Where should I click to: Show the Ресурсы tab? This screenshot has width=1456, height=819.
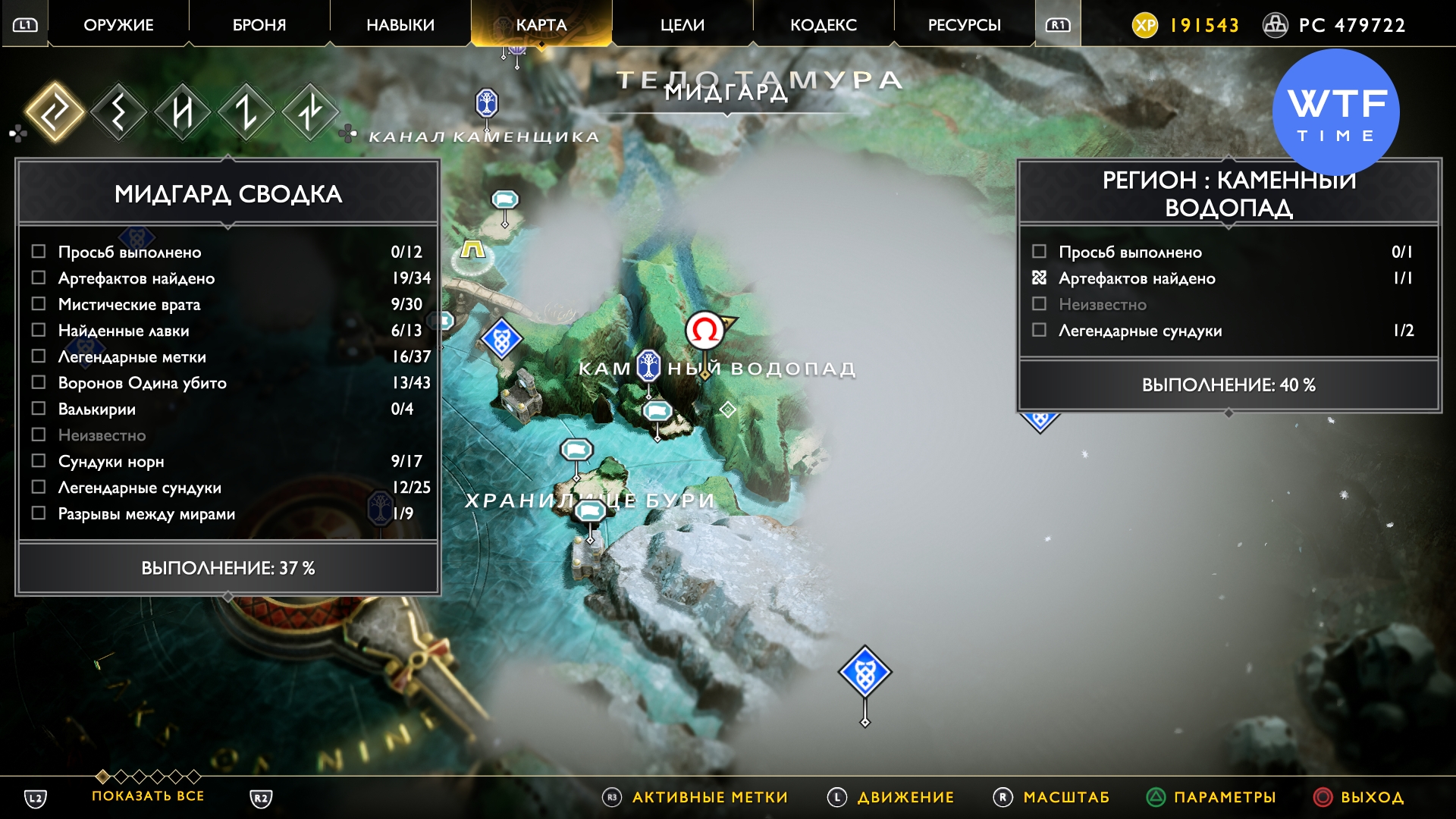click(x=965, y=25)
